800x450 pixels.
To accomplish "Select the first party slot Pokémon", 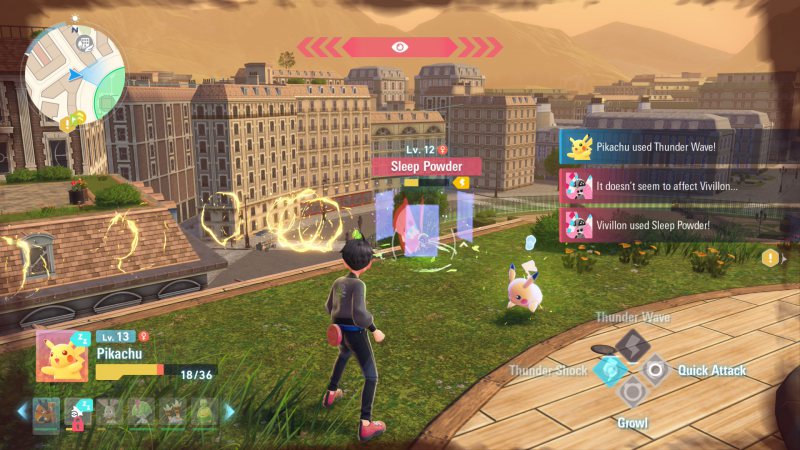I will [x=45, y=410].
